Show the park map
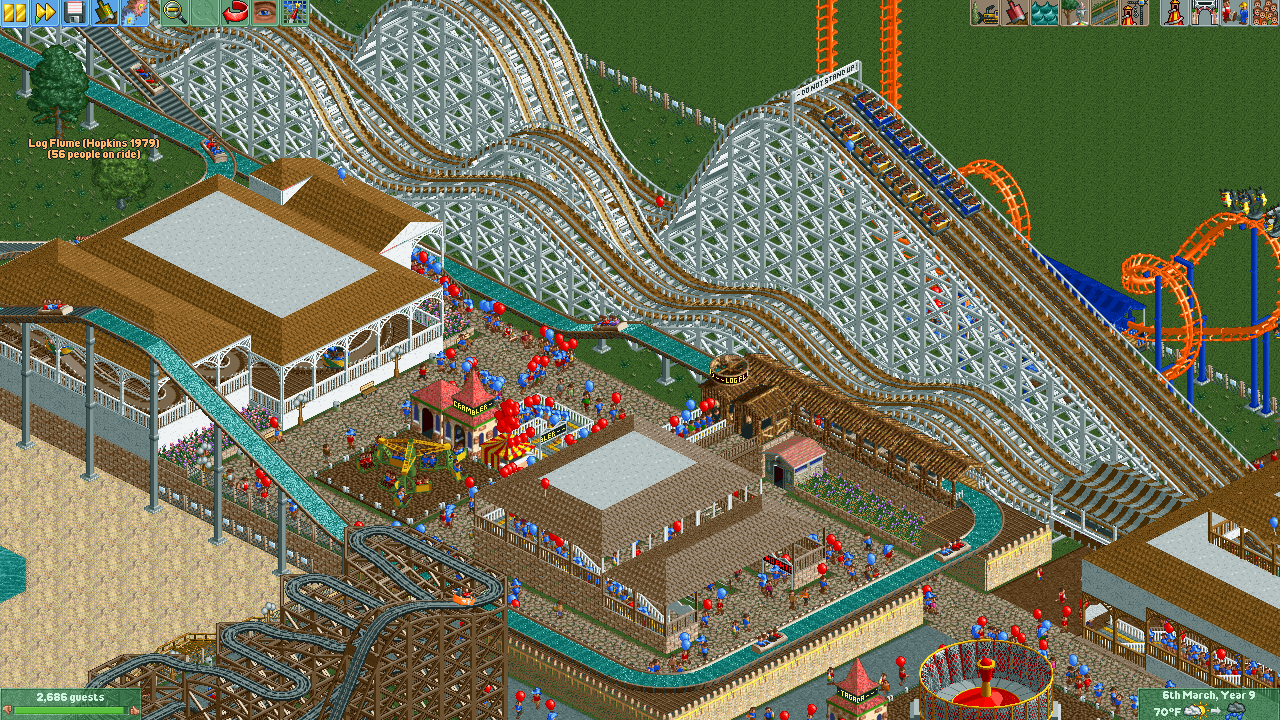 [294, 12]
